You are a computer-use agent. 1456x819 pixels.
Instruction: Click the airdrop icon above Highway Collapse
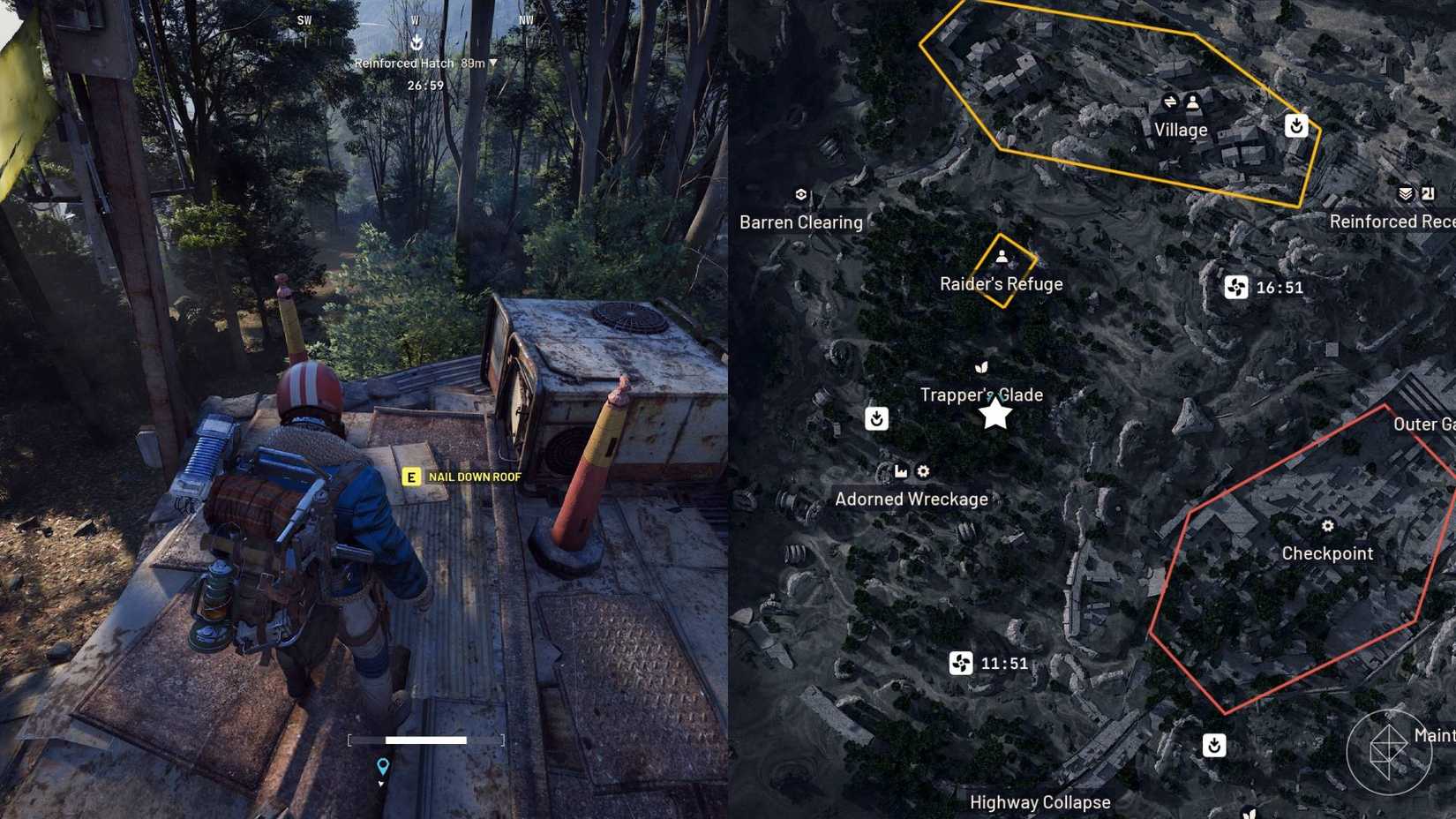pos(1216,747)
